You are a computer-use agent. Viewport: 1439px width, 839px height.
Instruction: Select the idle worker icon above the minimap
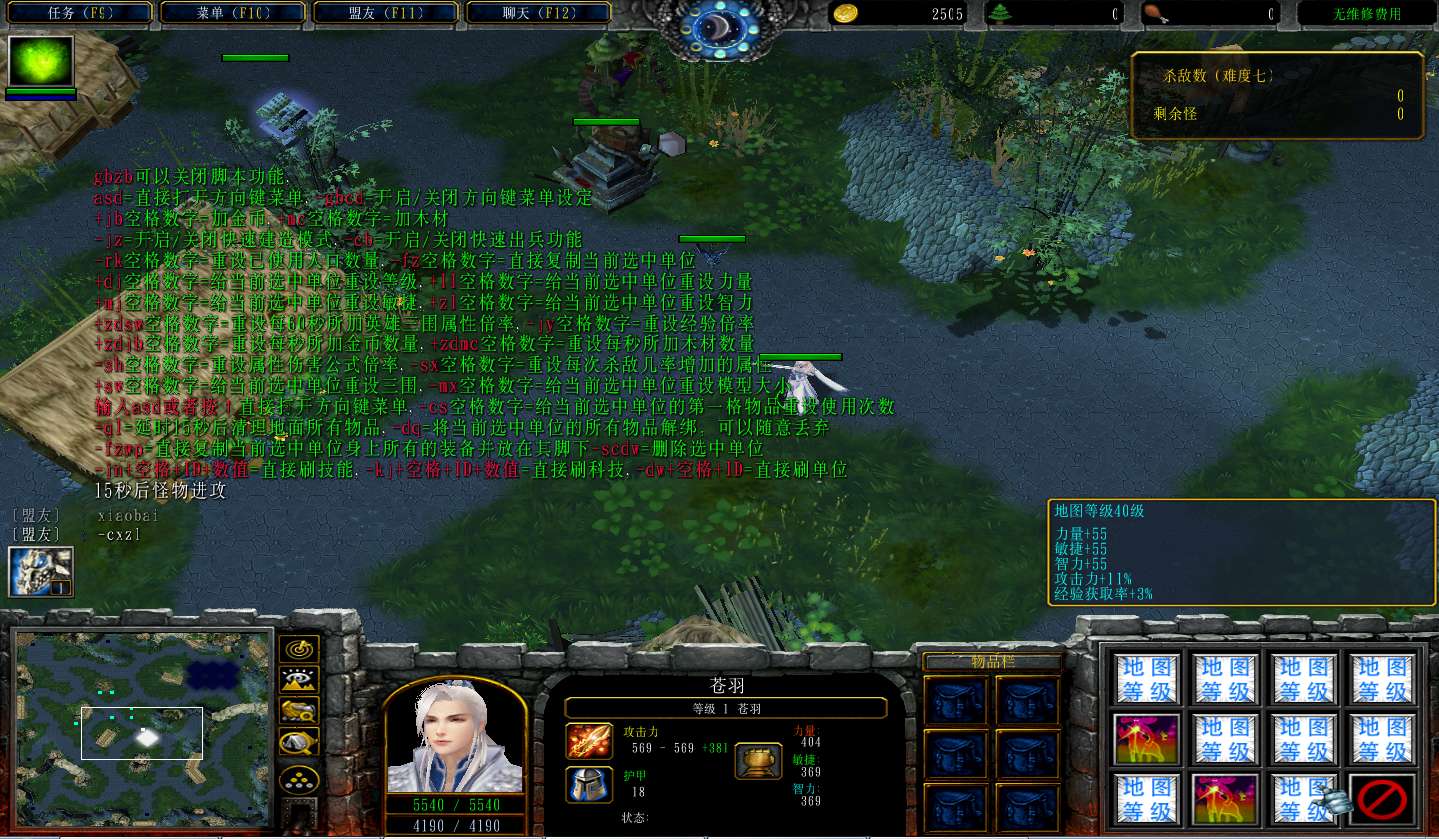coord(41,572)
